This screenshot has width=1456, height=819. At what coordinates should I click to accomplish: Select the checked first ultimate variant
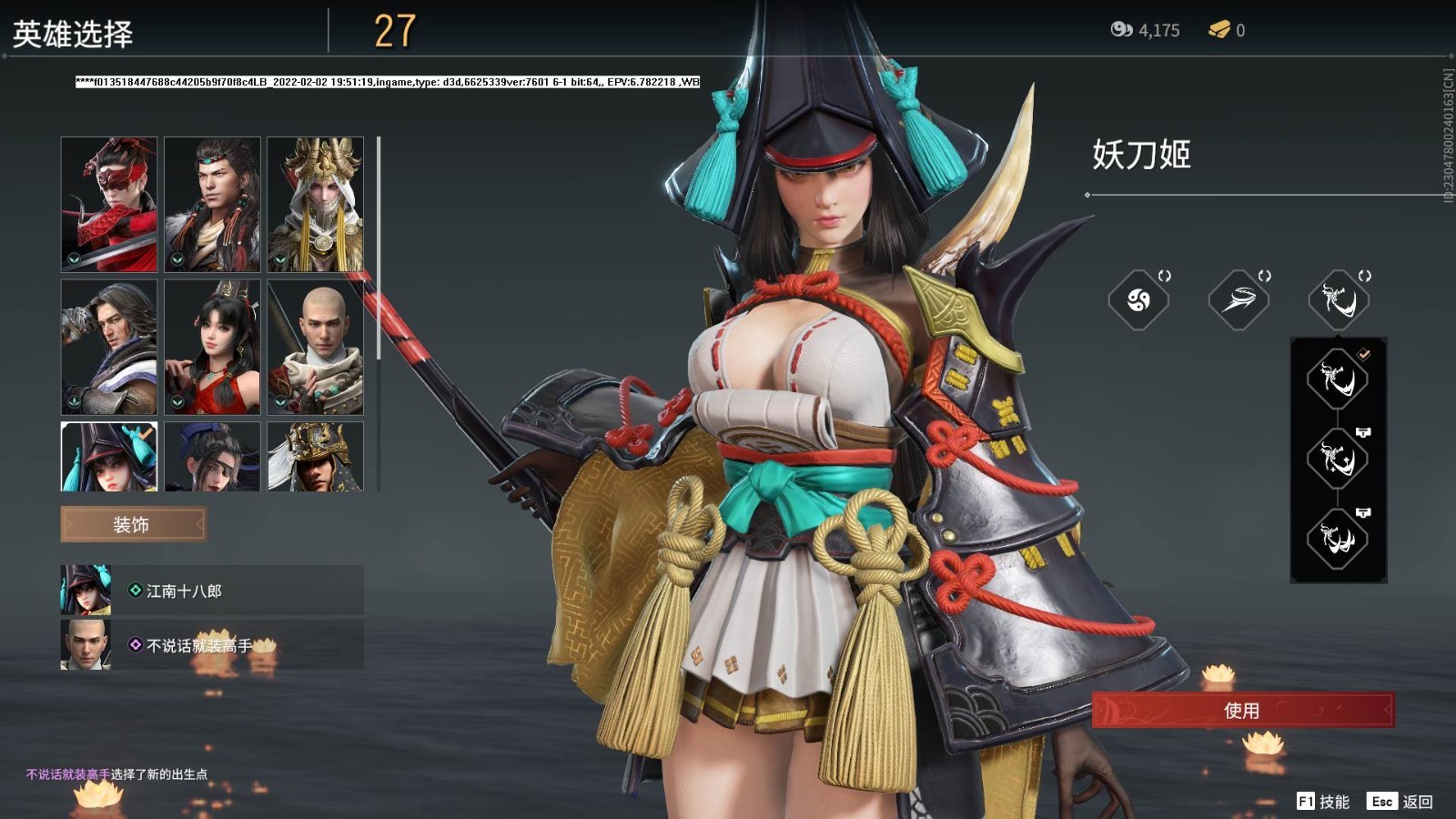click(x=1338, y=379)
